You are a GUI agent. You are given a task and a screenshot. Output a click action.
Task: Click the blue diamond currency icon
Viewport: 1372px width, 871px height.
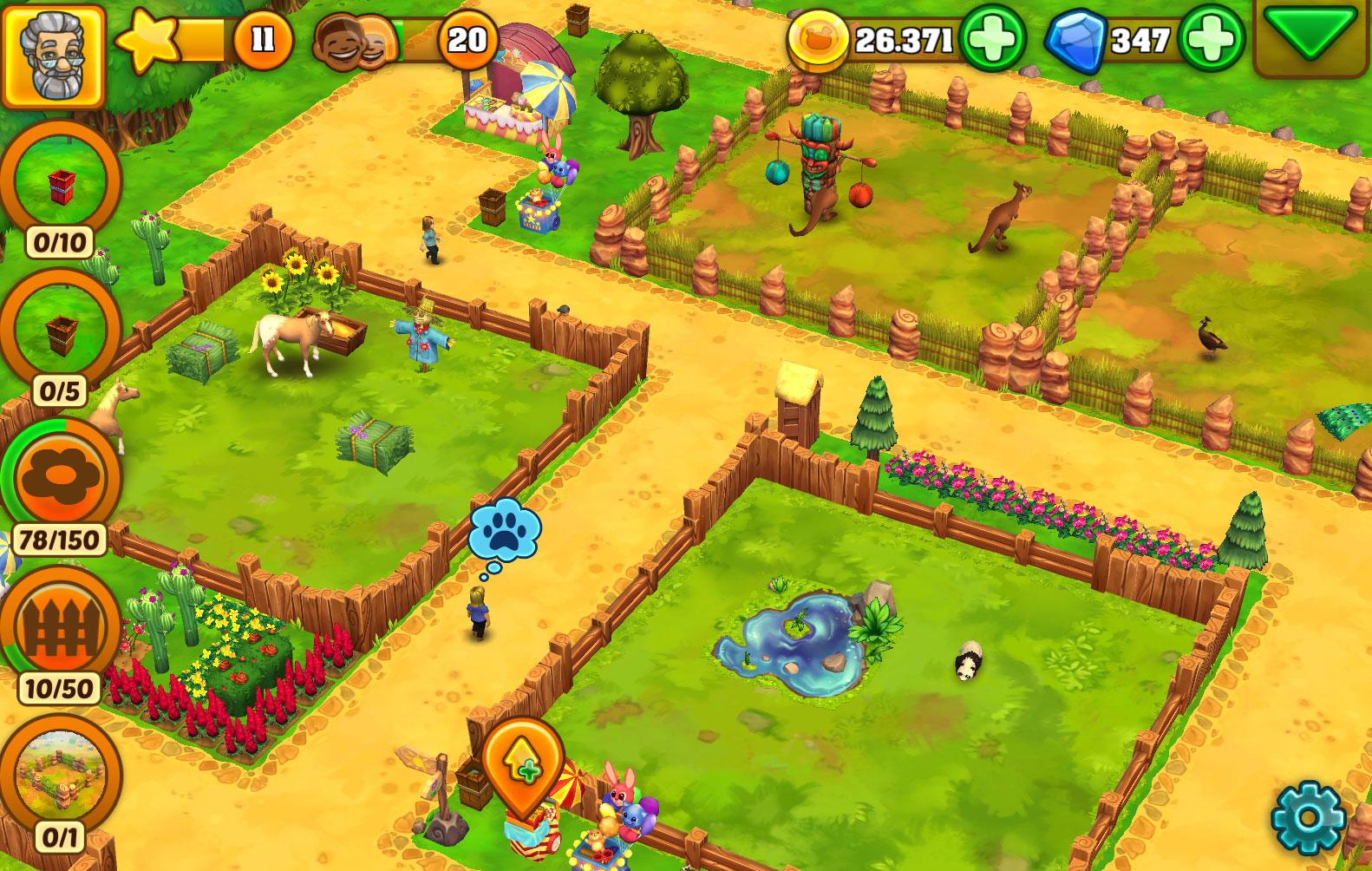[1075, 38]
